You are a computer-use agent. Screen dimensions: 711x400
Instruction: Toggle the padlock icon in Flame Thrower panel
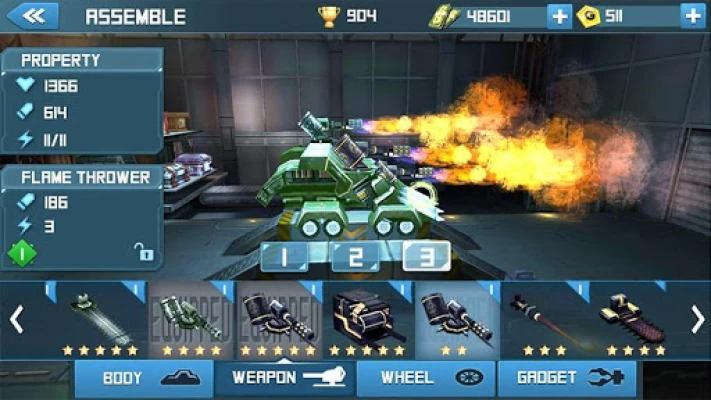click(145, 254)
